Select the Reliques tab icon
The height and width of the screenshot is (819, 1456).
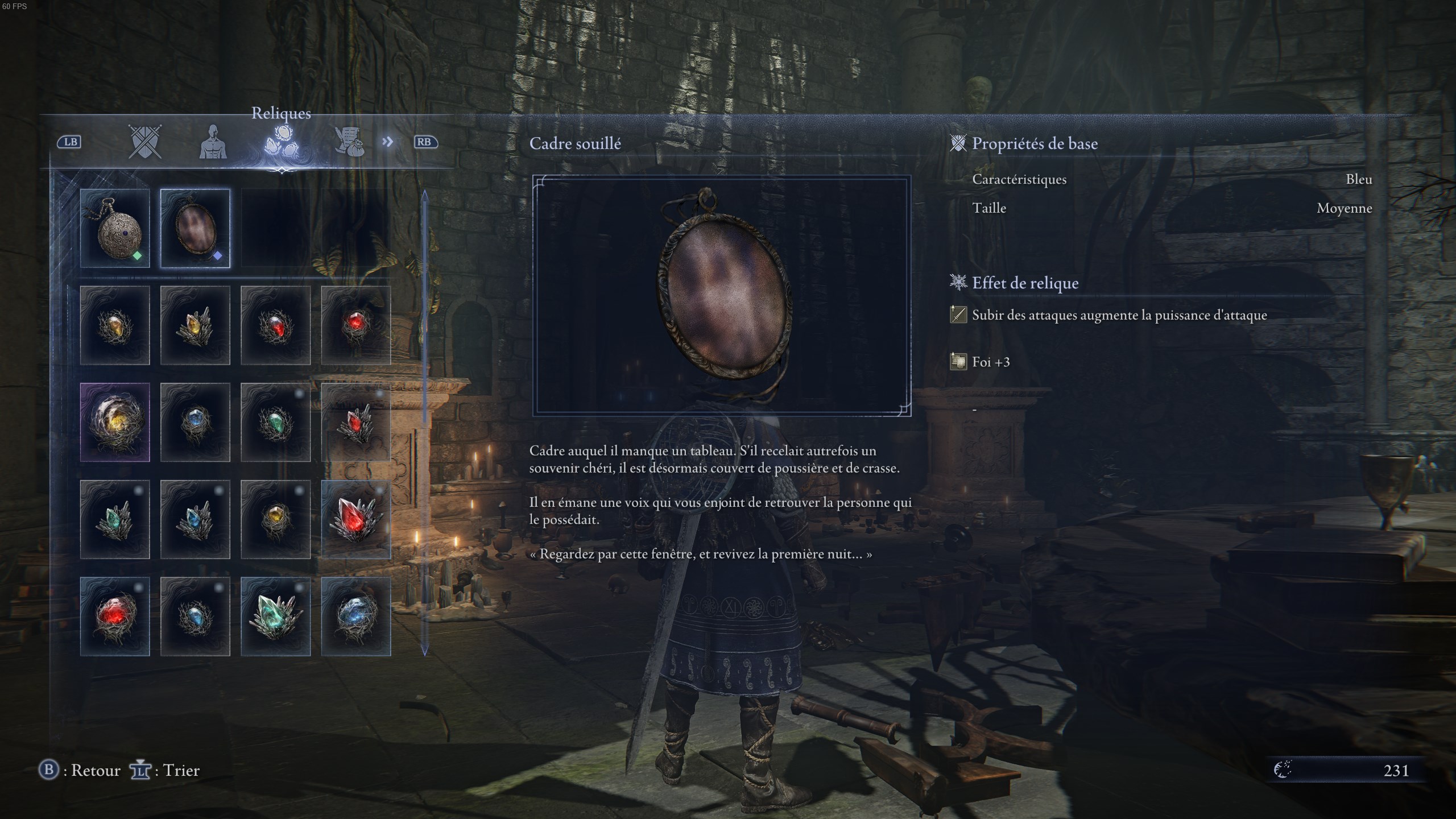point(282,142)
